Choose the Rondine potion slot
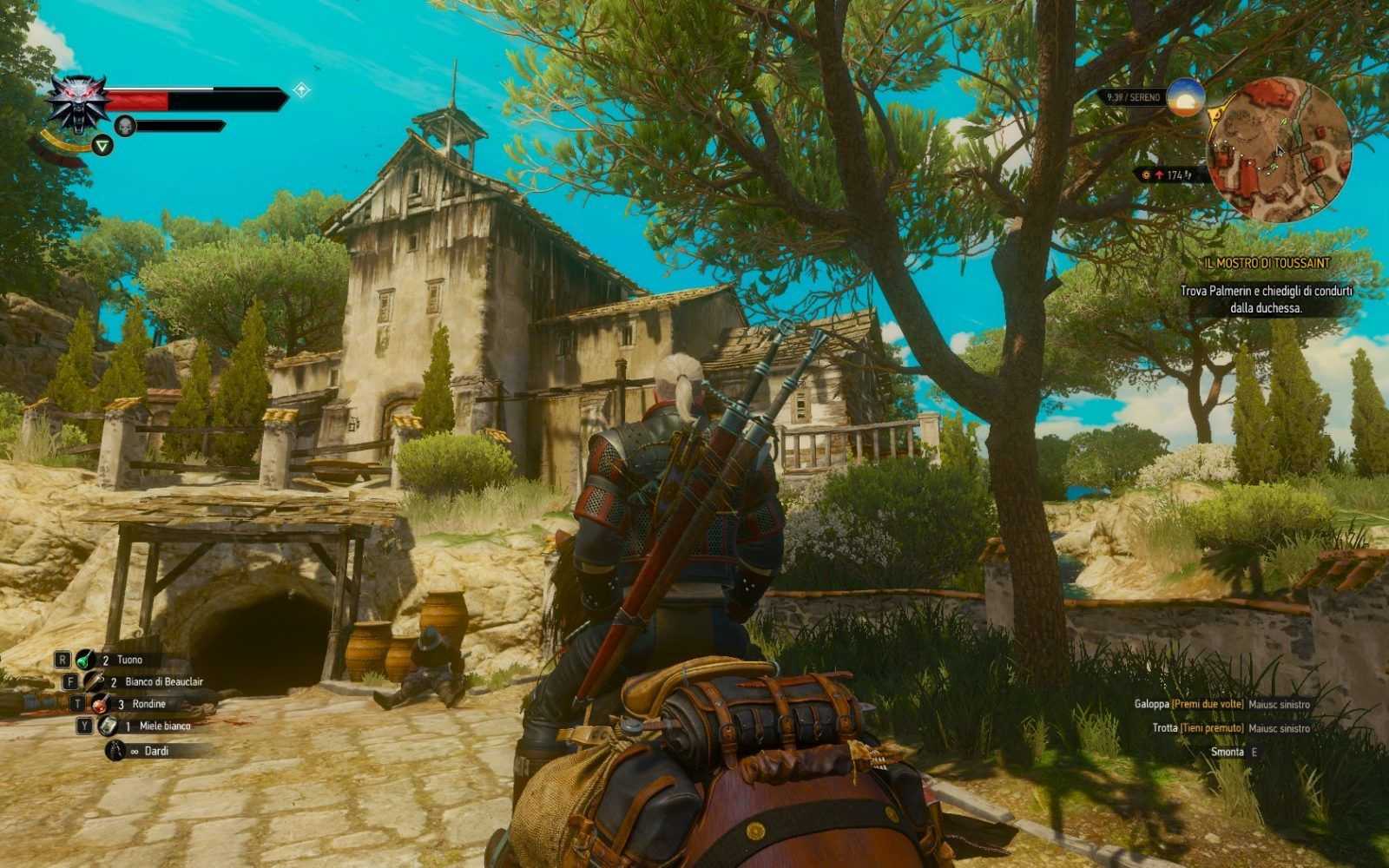 pos(101,704)
